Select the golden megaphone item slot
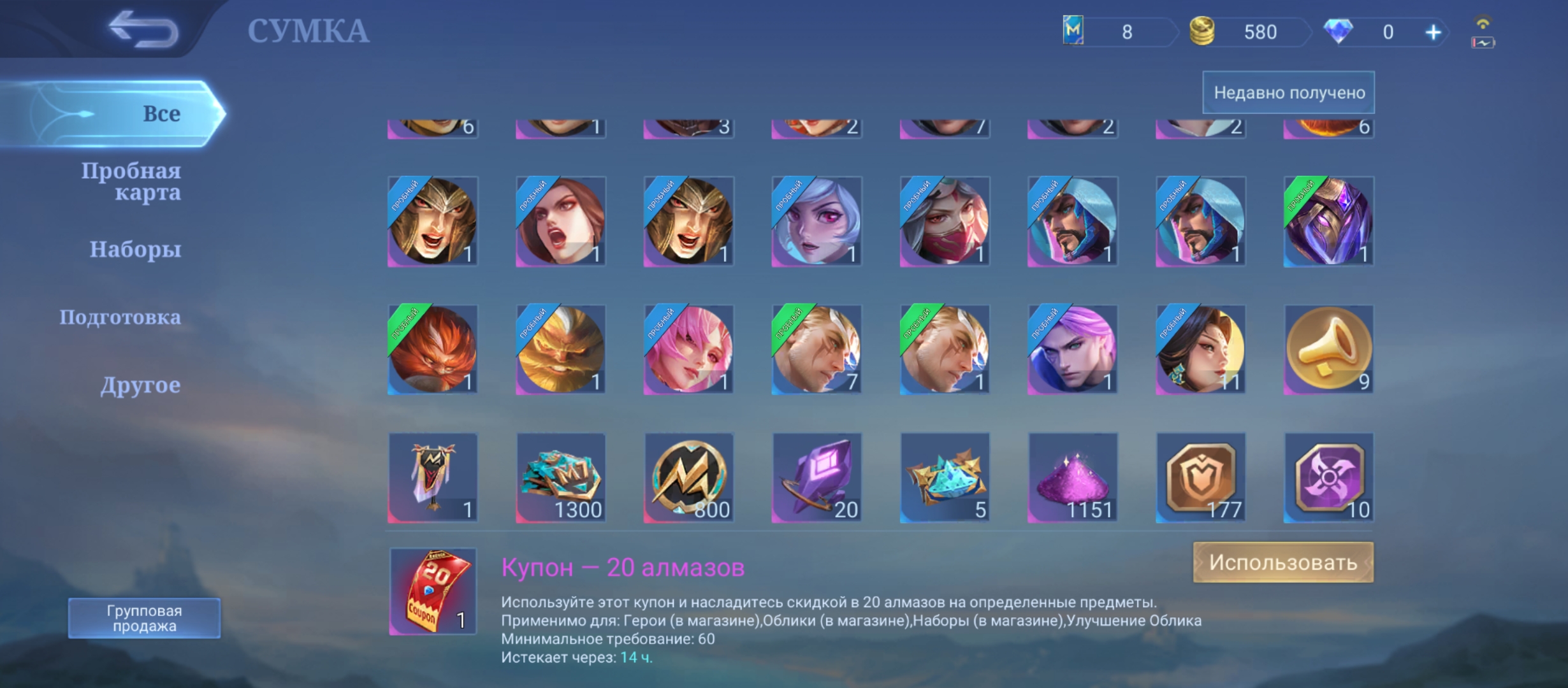The width and height of the screenshot is (1568, 688). tap(1328, 350)
